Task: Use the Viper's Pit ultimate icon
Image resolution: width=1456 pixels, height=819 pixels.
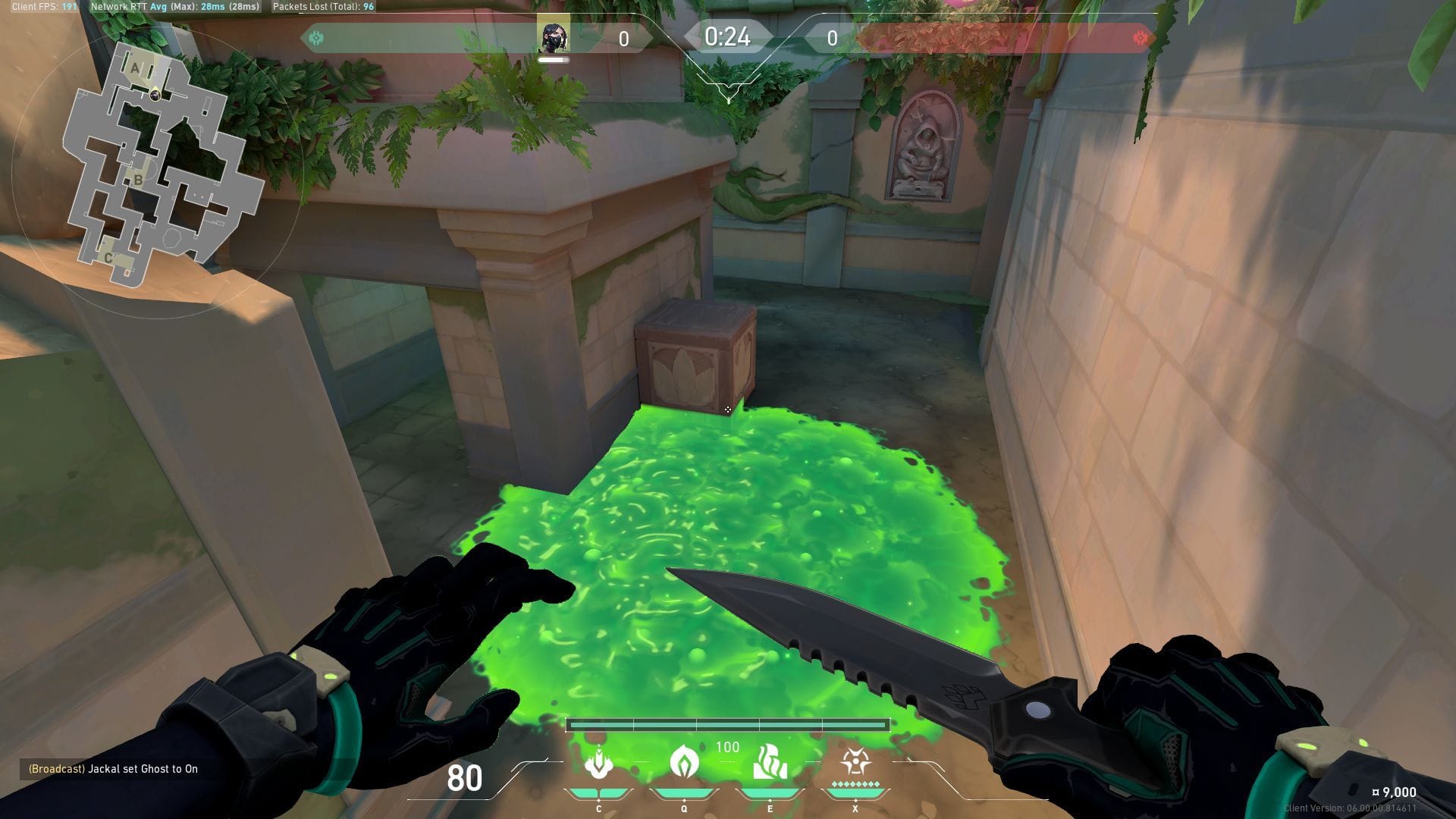Action: coord(855,763)
